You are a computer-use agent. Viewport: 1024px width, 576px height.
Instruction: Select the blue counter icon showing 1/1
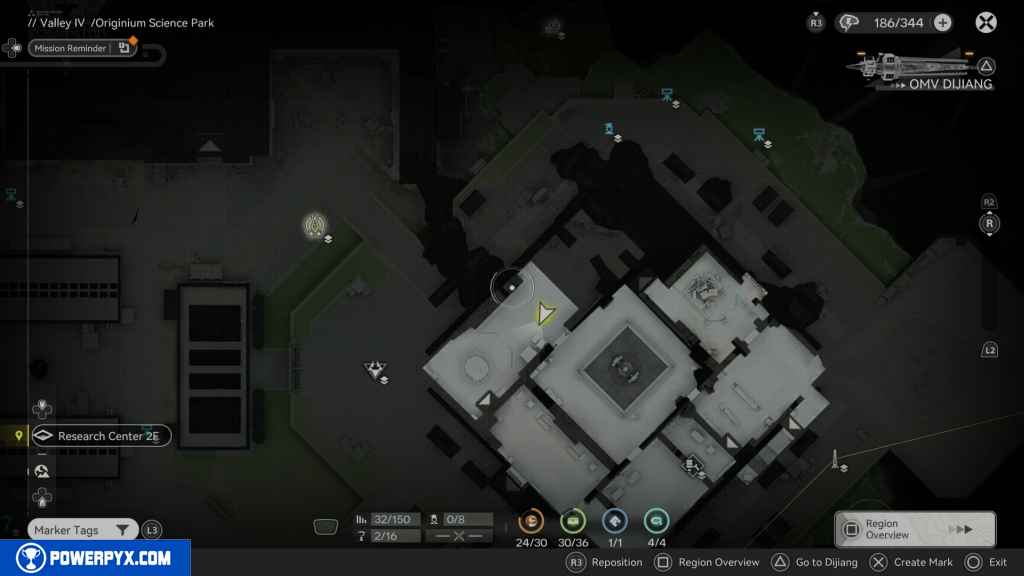point(615,520)
